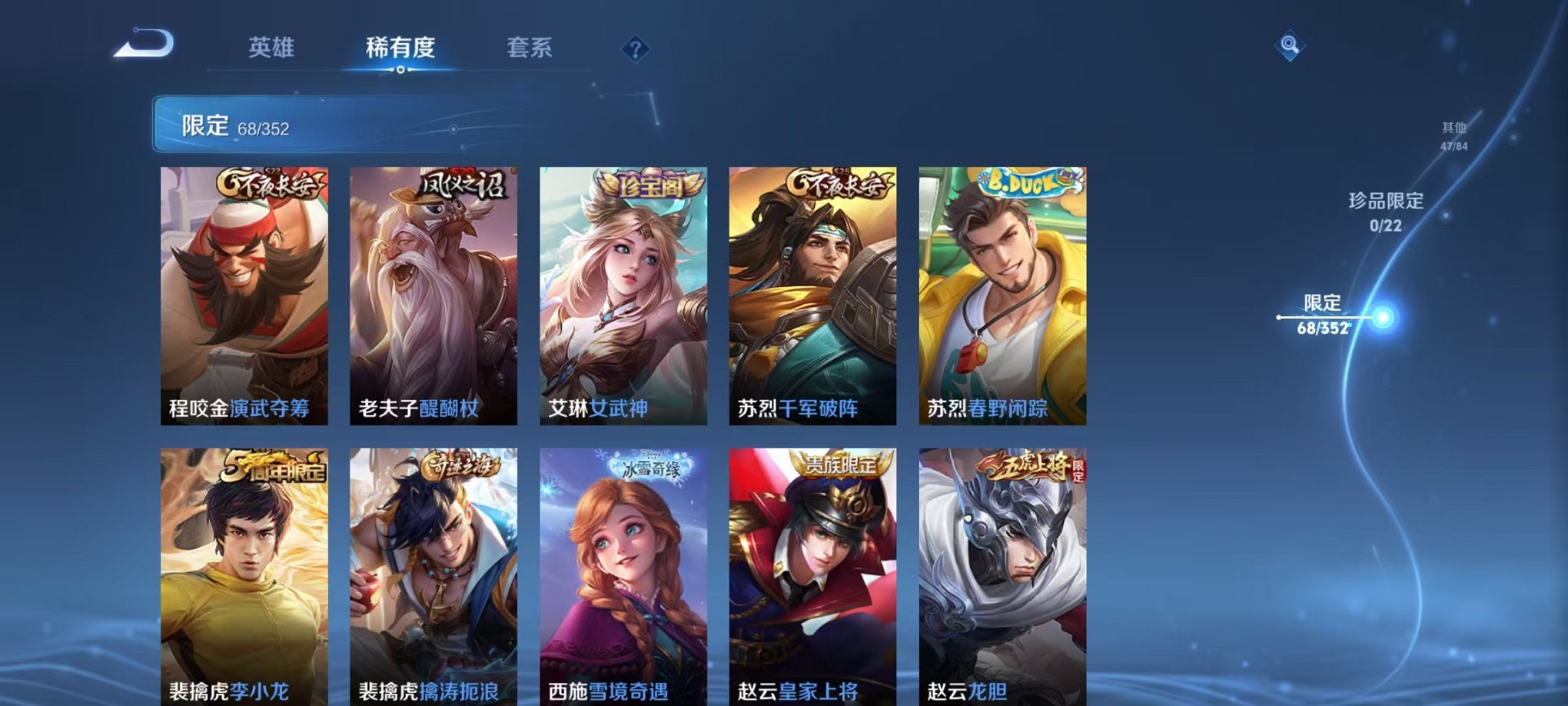Open search with the magnifier icon
Image resolution: width=1568 pixels, height=706 pixels.
click(x=1290, y=45)
